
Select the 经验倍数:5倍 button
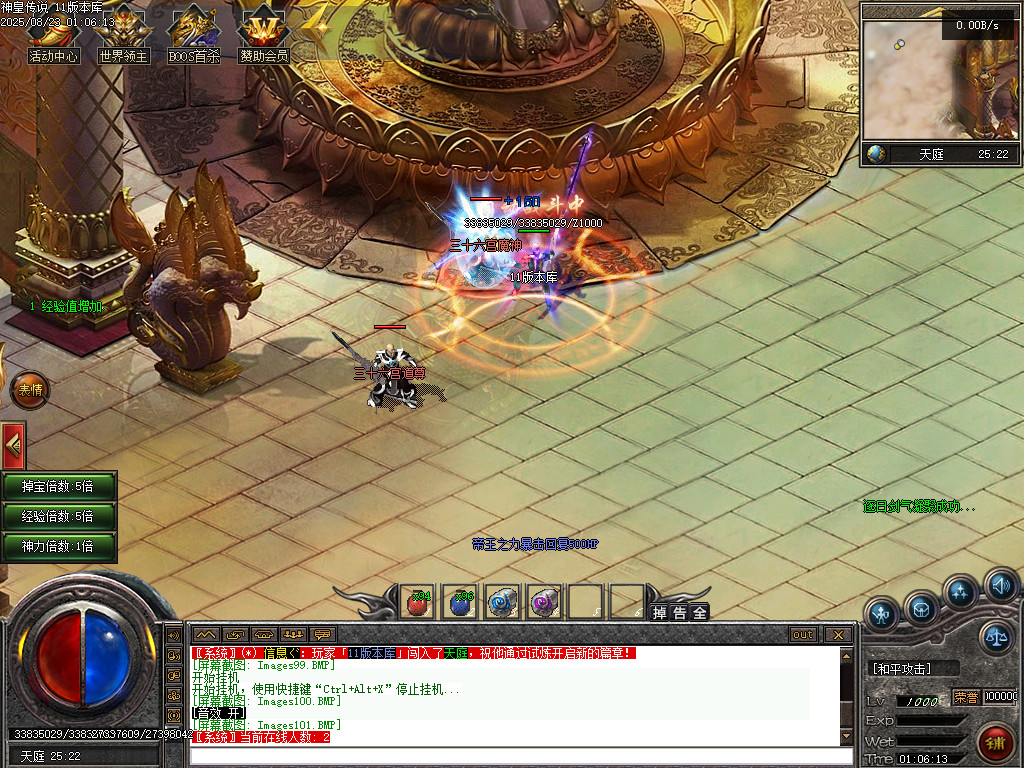pos(58,517)
